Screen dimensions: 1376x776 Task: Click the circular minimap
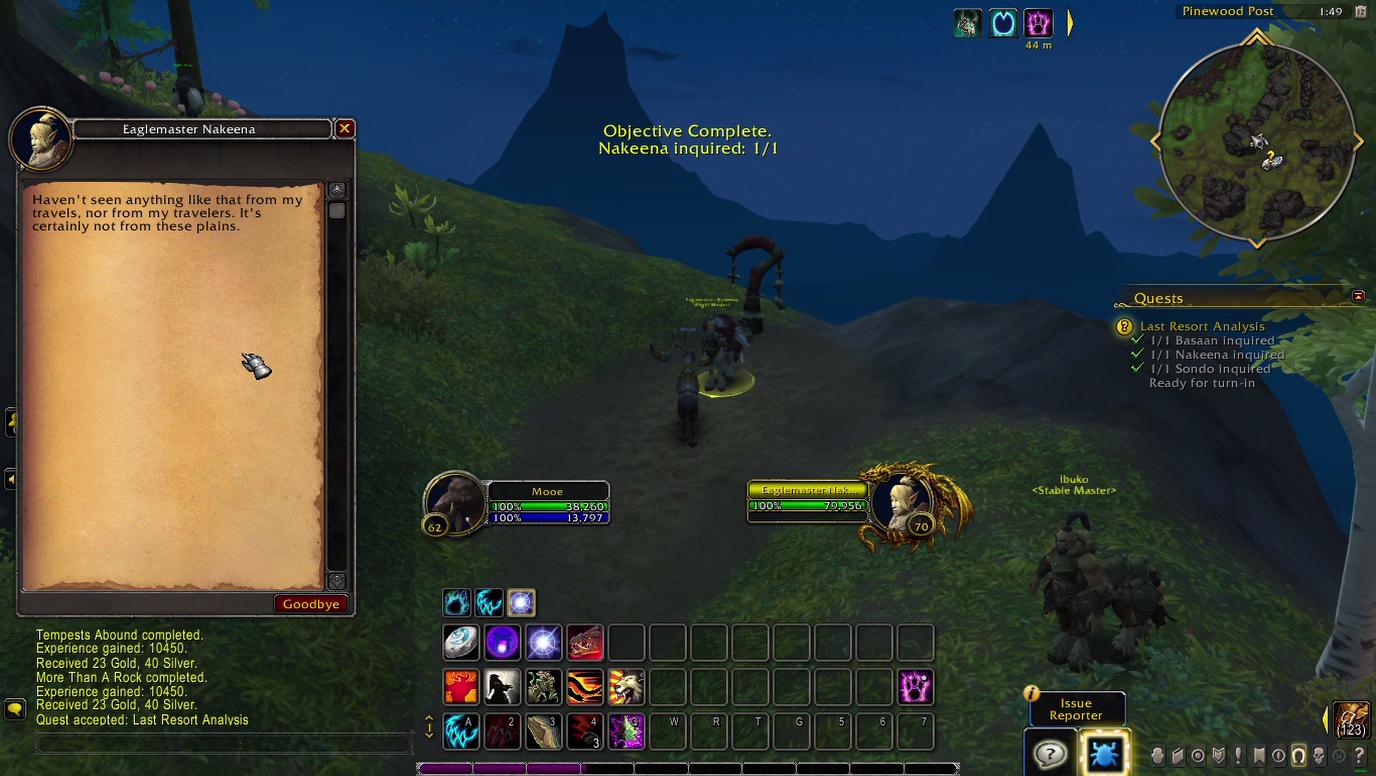point(1256,143)
